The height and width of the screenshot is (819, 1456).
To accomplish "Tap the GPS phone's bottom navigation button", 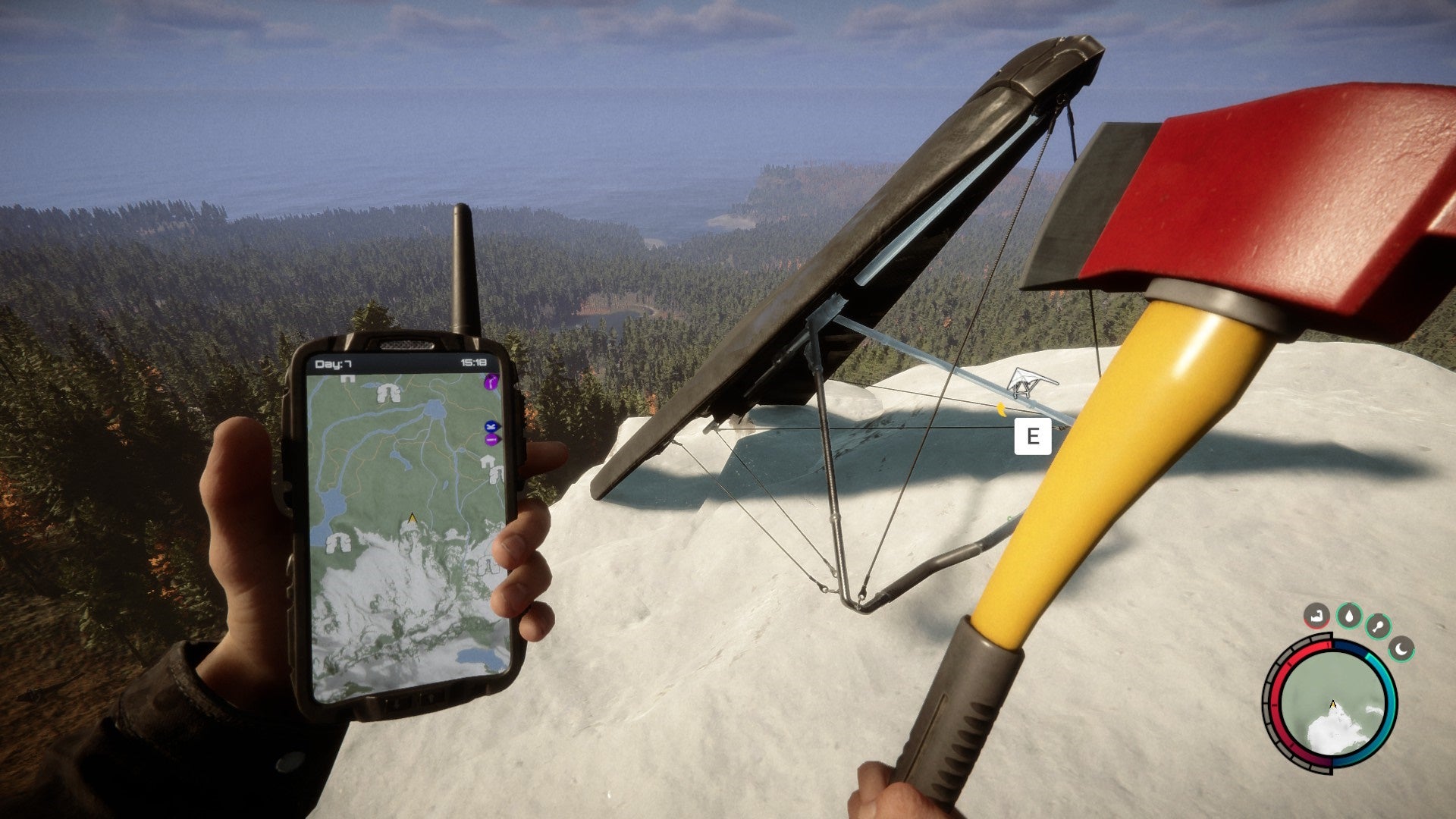I will [x=396, y=702].
